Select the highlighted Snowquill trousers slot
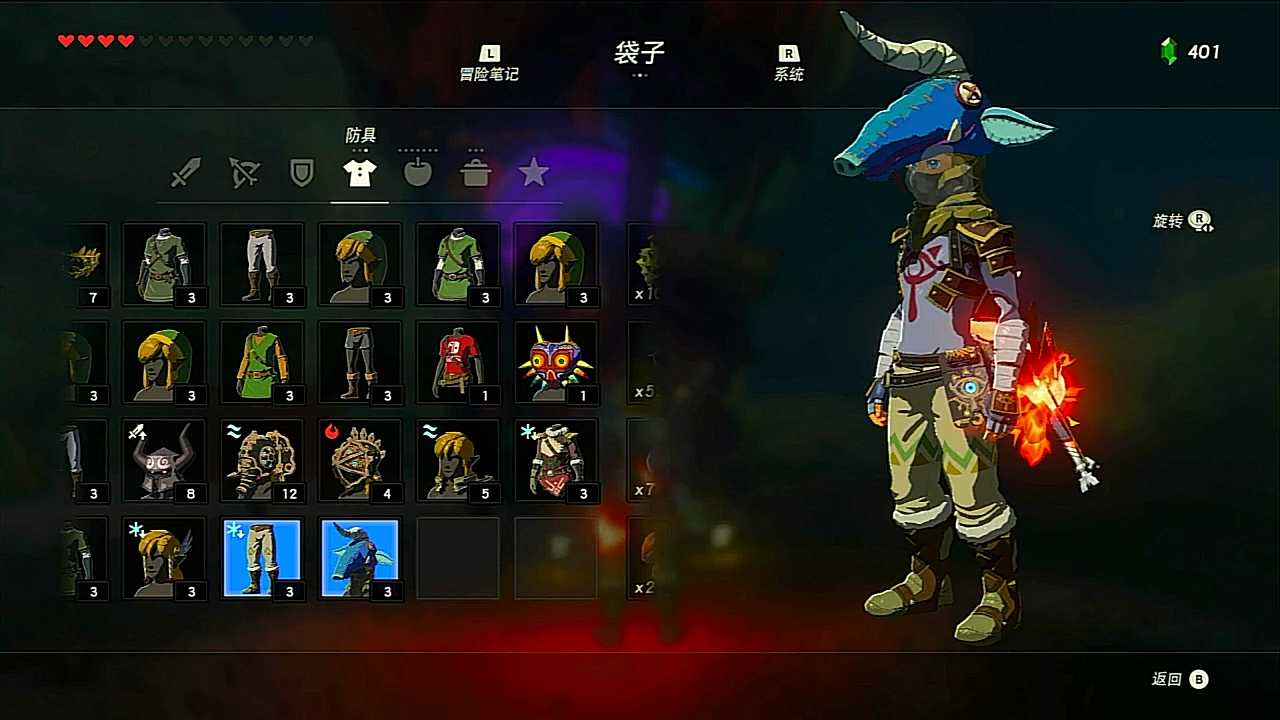This screenshot has width=1280, height=720. [x=262, y=558]
